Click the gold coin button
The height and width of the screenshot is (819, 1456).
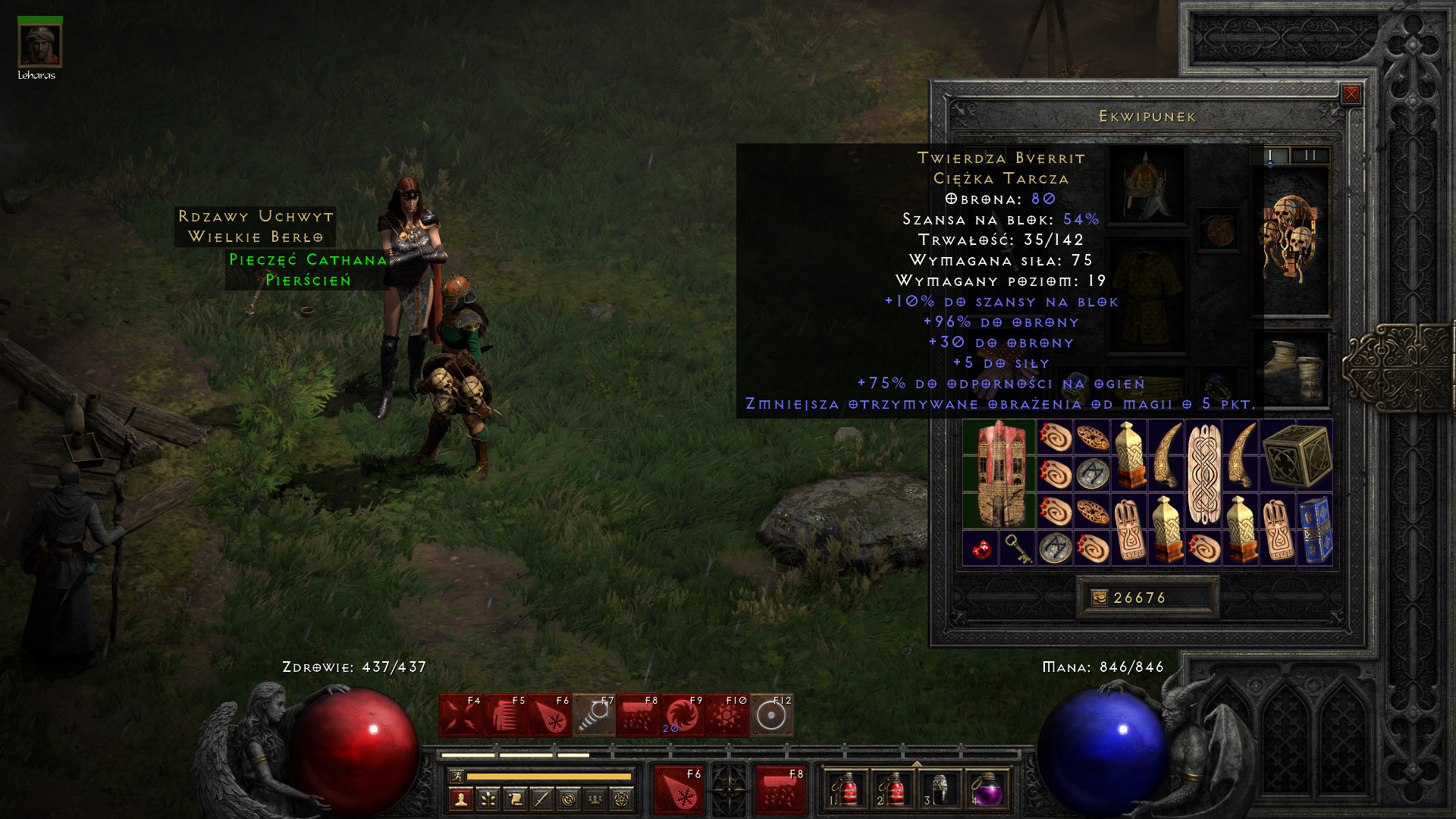point(1099,598)
